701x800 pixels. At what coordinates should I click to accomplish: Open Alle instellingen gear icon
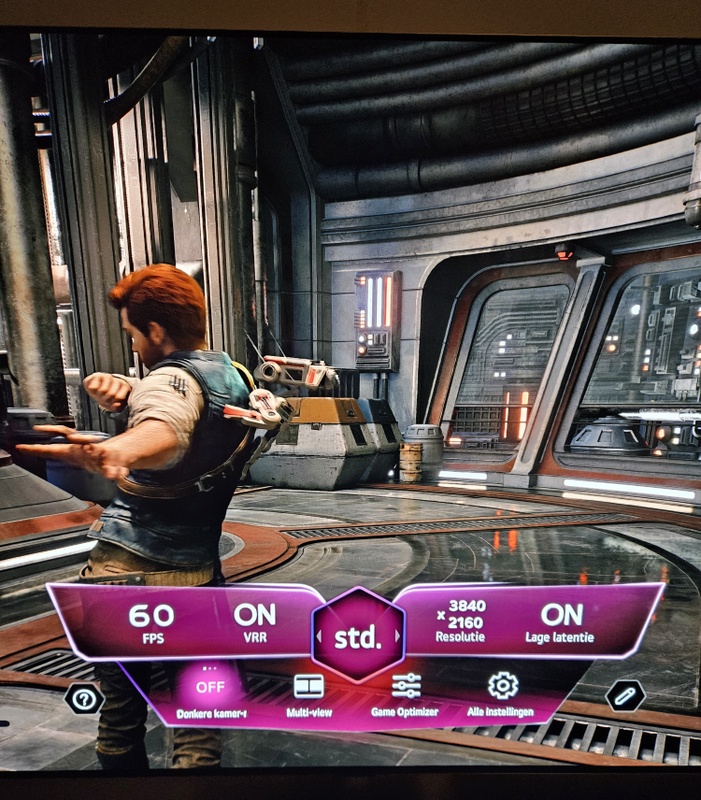click(502, 687)
